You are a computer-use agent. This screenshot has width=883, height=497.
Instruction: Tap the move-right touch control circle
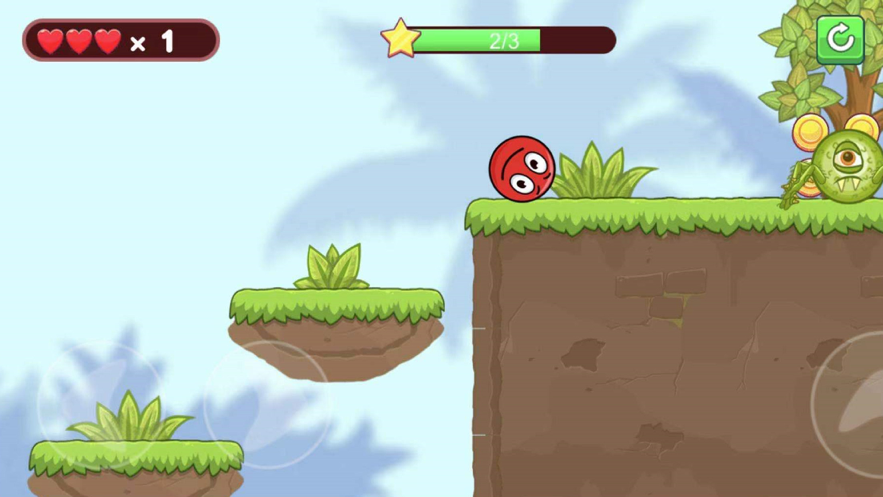(267, 404)
